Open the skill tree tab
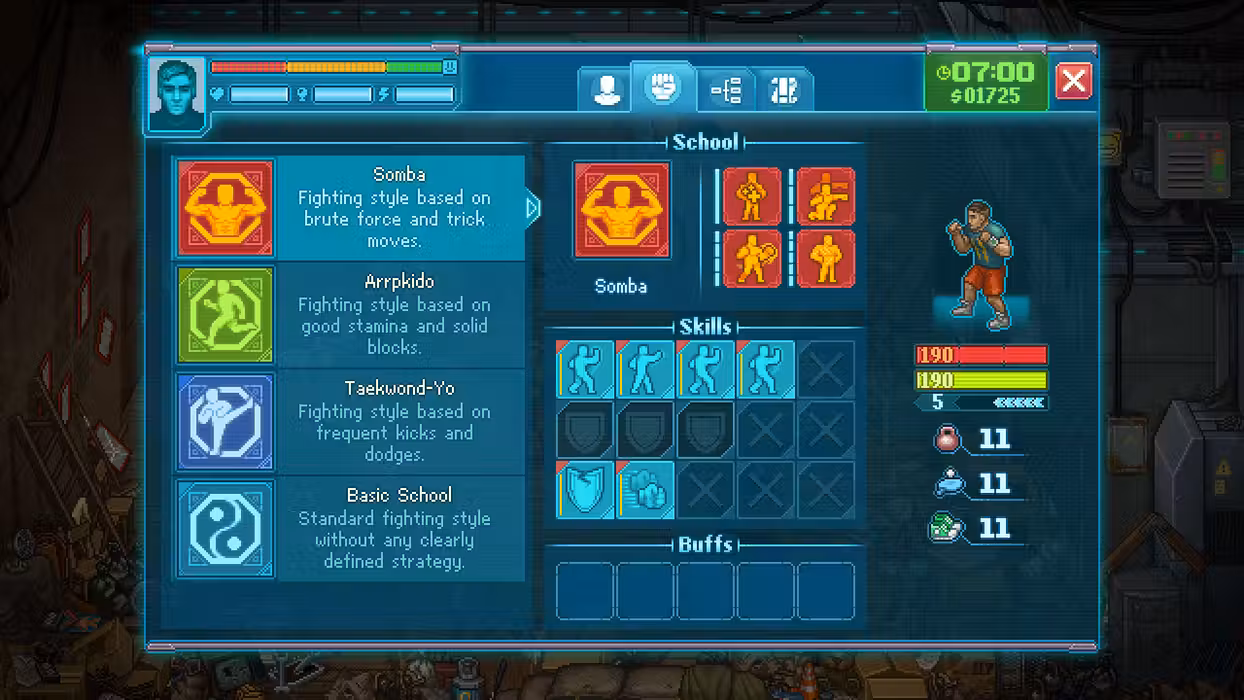Image resolution: width=1244 pixels, height=700 pixels. pyautogui.click(x=726, y=91)
